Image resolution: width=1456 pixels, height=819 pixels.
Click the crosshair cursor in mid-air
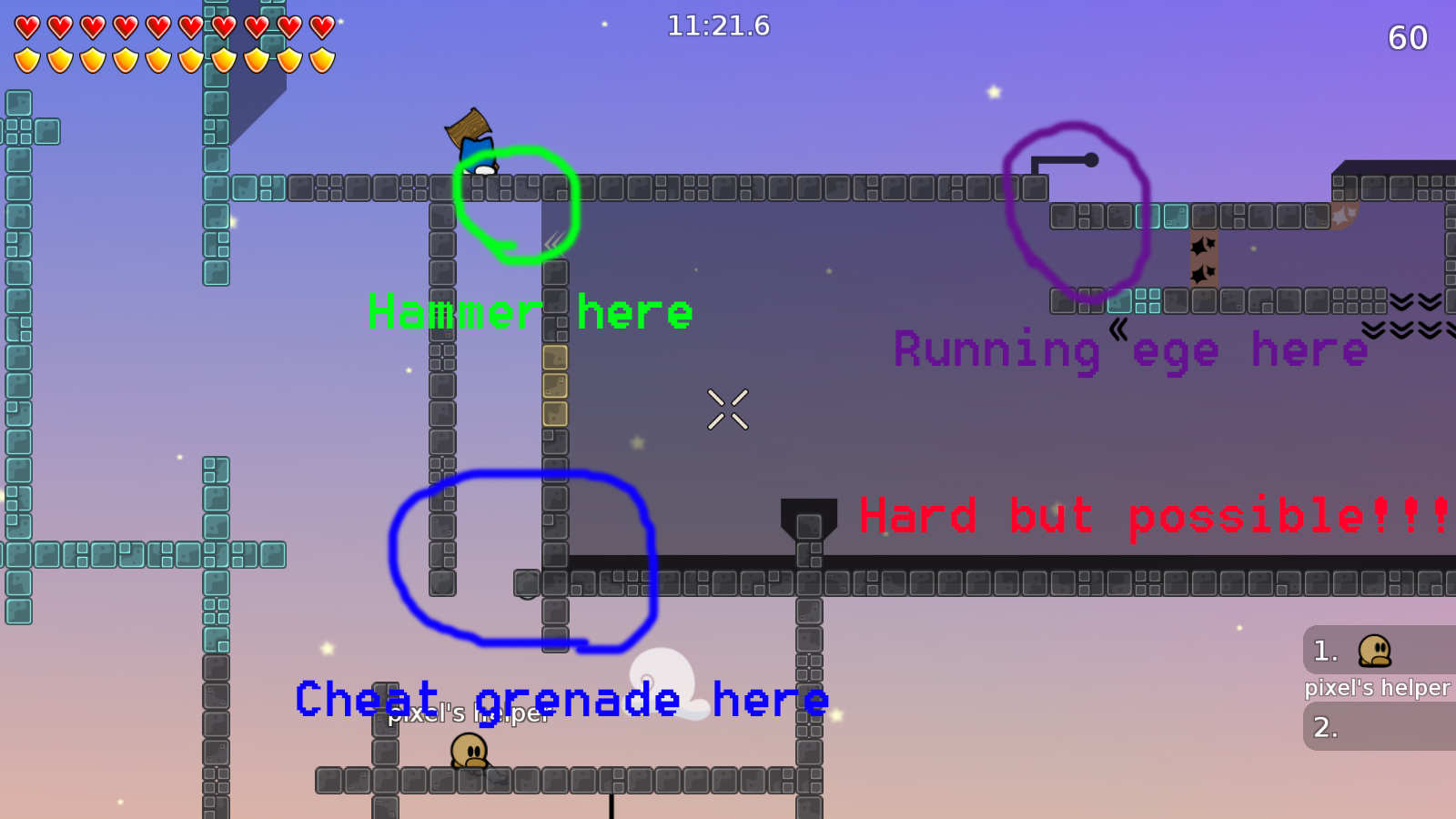click(727, 408)
